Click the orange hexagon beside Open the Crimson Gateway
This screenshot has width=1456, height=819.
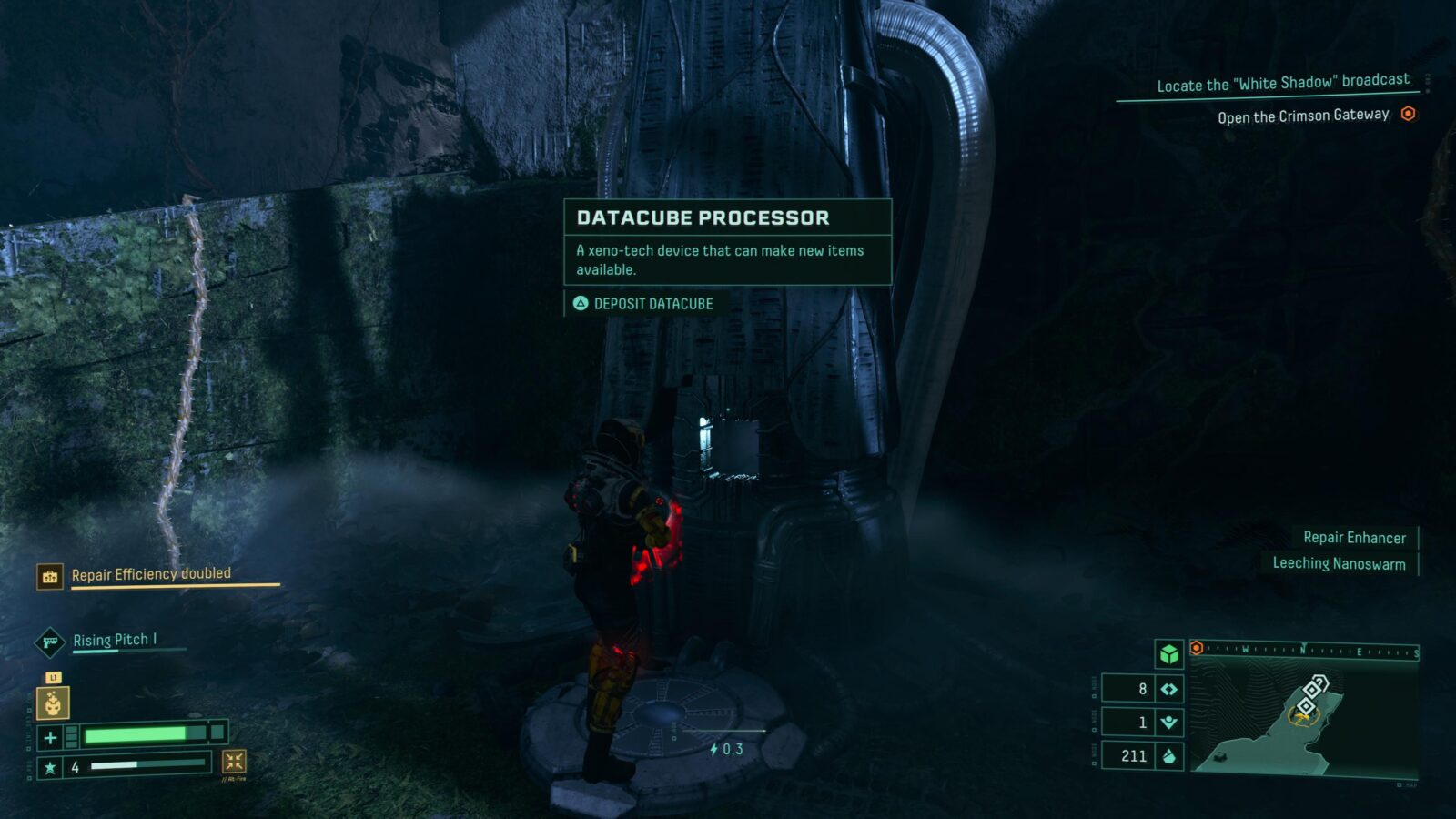1409,115
